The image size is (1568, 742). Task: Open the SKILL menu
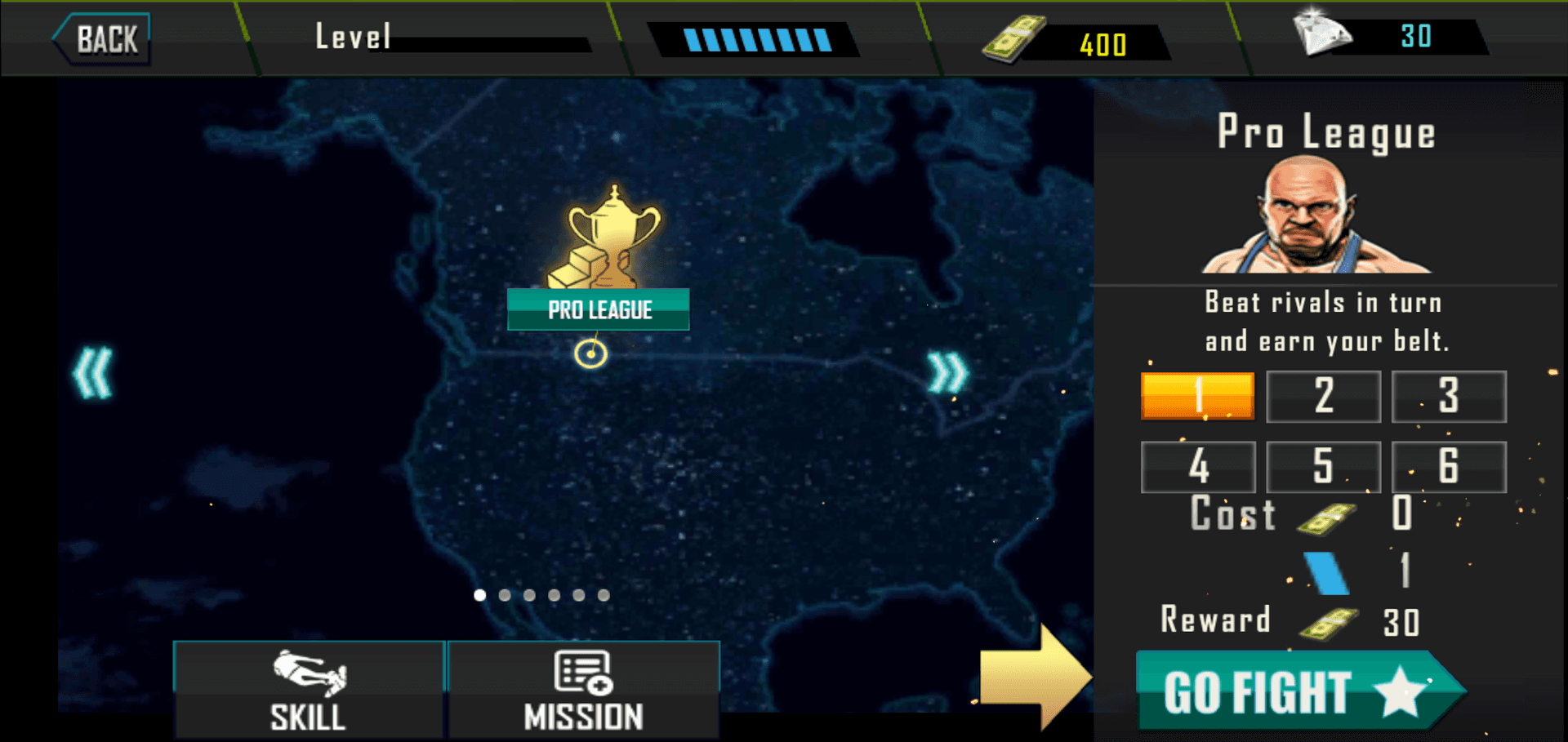pos(309,691)
